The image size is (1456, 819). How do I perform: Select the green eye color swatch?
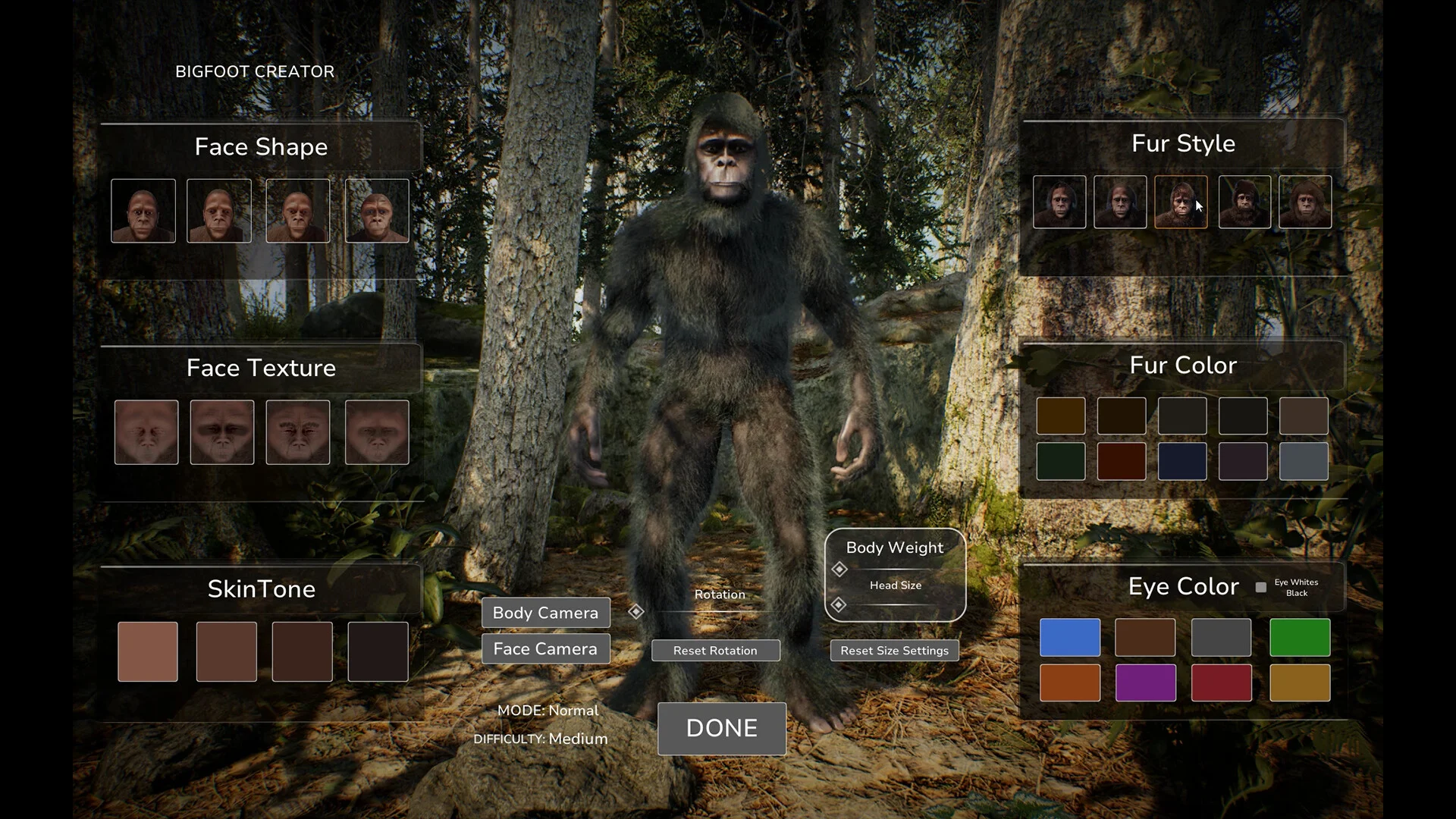point(1299,637)
